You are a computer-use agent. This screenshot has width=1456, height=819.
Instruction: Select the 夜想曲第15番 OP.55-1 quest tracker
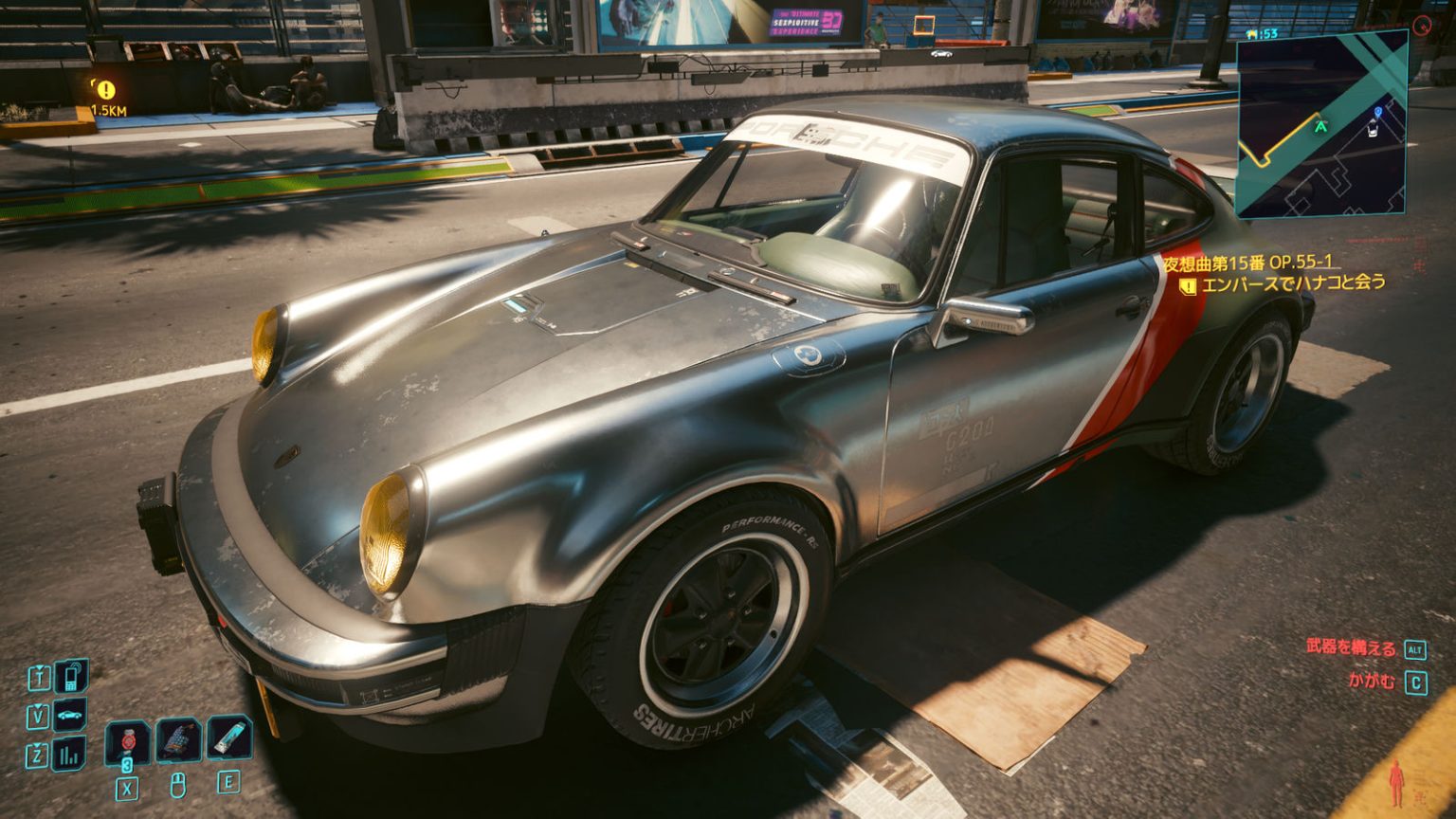tap(1247, 263)
